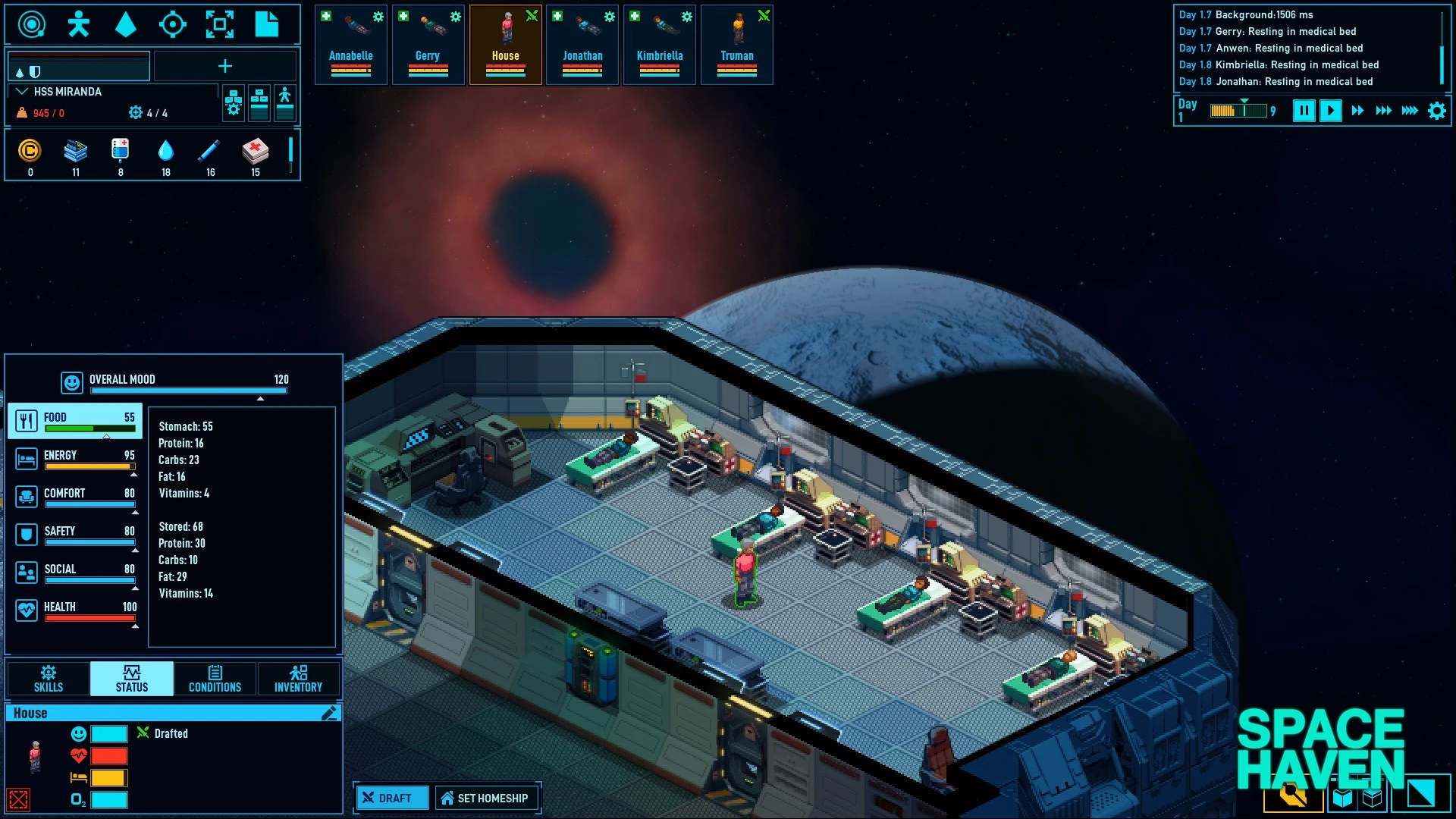Select crew member Annabelle's portrait card
The image size is (1456, 819).
pos(350,44)
